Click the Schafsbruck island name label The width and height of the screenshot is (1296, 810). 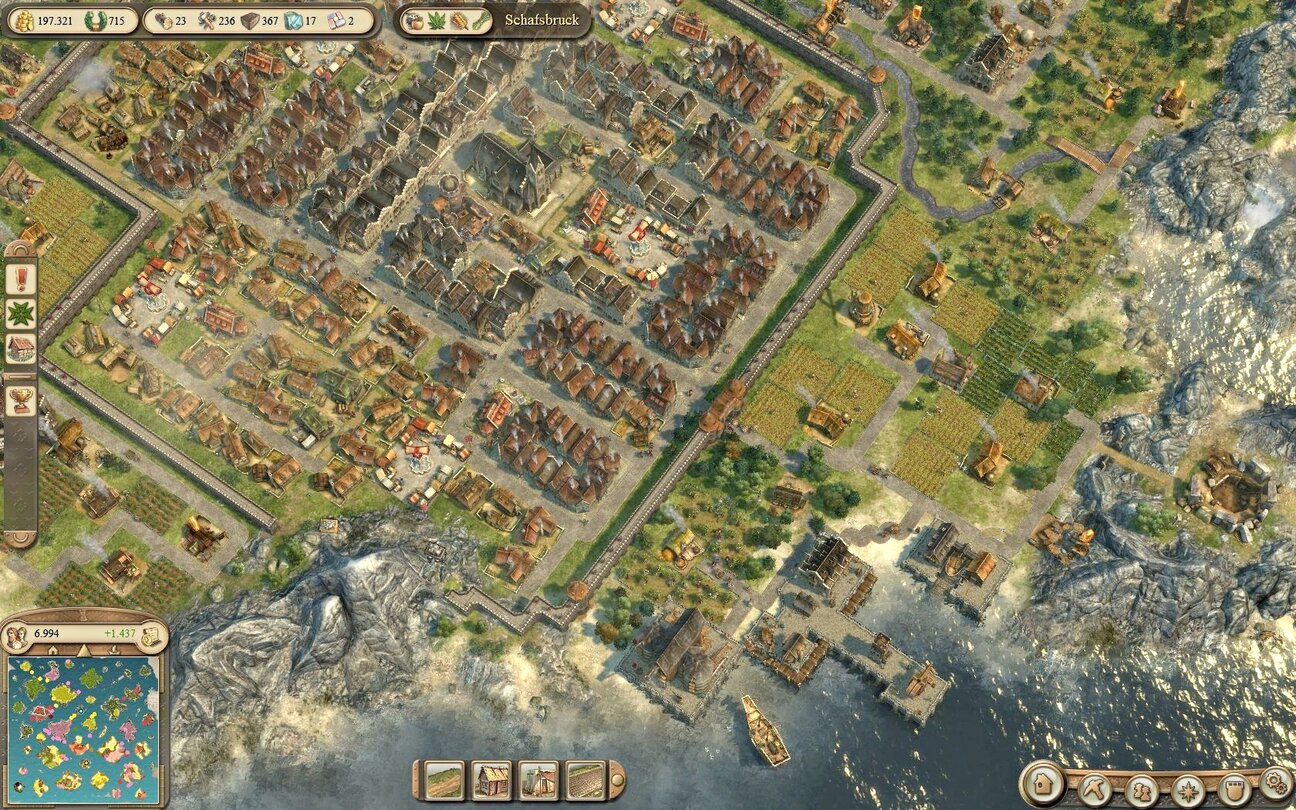point(541,20)
